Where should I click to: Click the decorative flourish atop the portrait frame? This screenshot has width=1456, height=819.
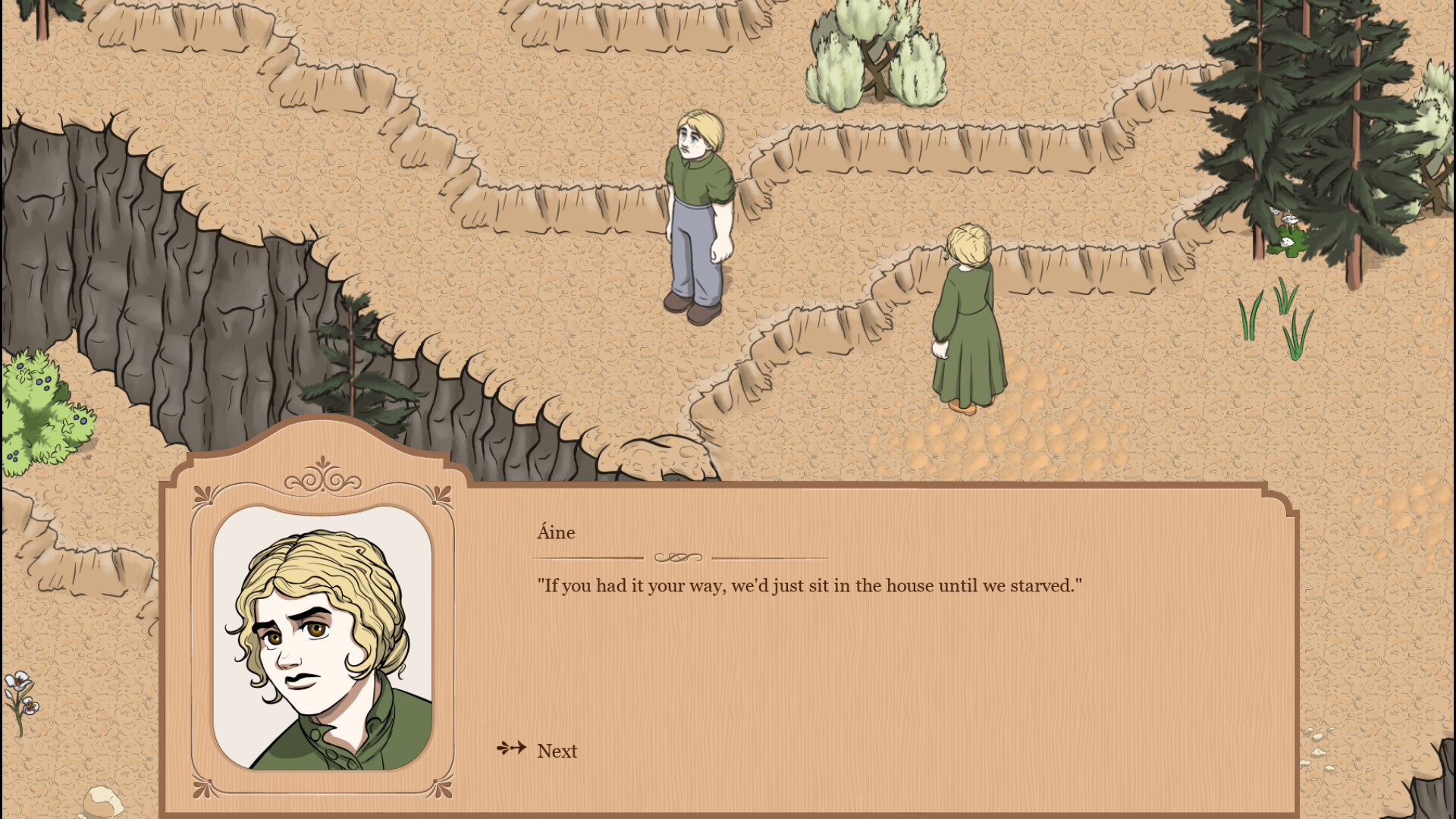click(x=325, y=479)
